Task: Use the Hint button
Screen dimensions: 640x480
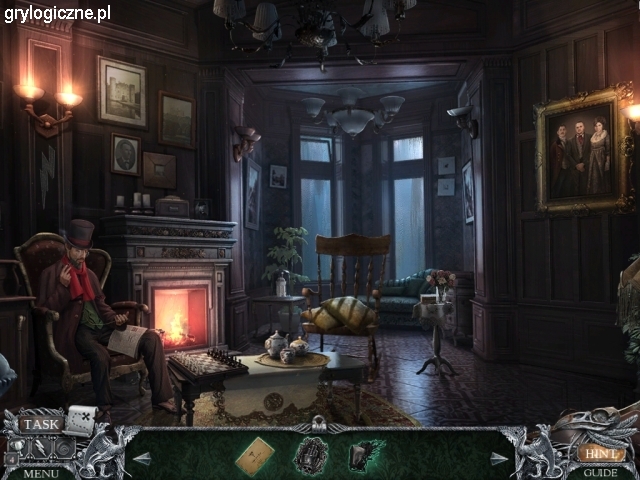Action: [601, 453]
